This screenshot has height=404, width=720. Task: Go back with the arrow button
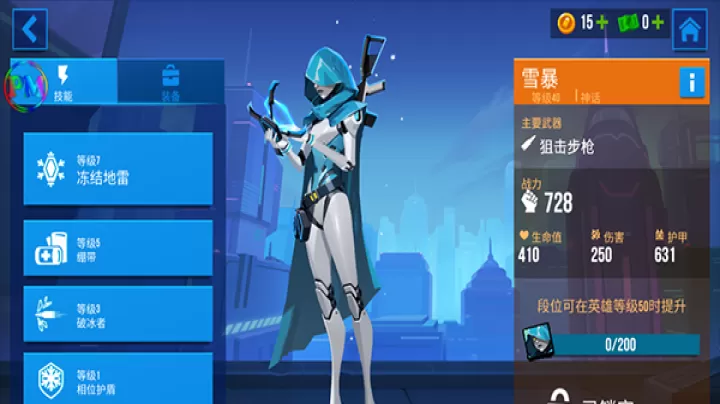29,29
